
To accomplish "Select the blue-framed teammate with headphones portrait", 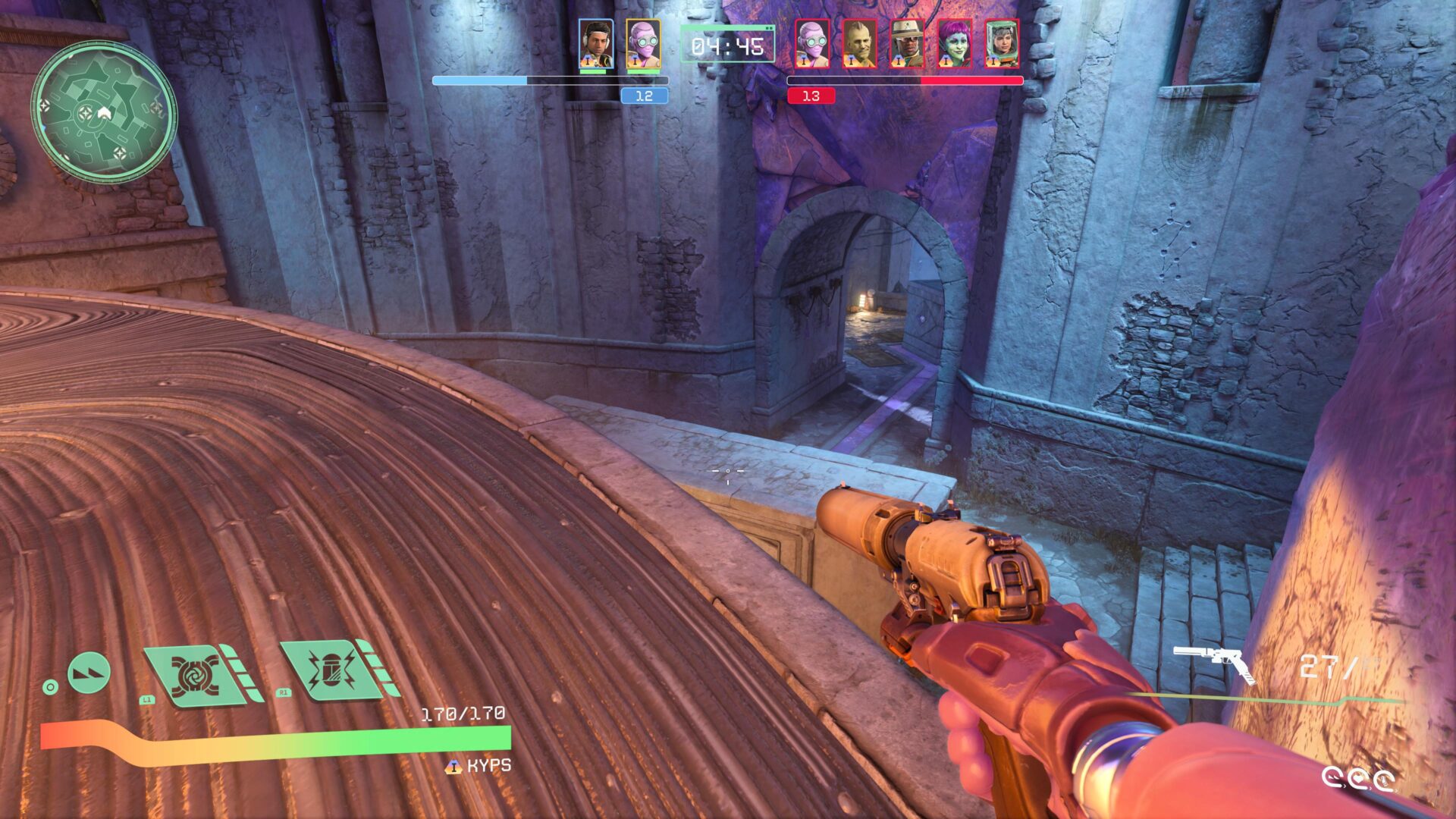I will click(595, 44).
